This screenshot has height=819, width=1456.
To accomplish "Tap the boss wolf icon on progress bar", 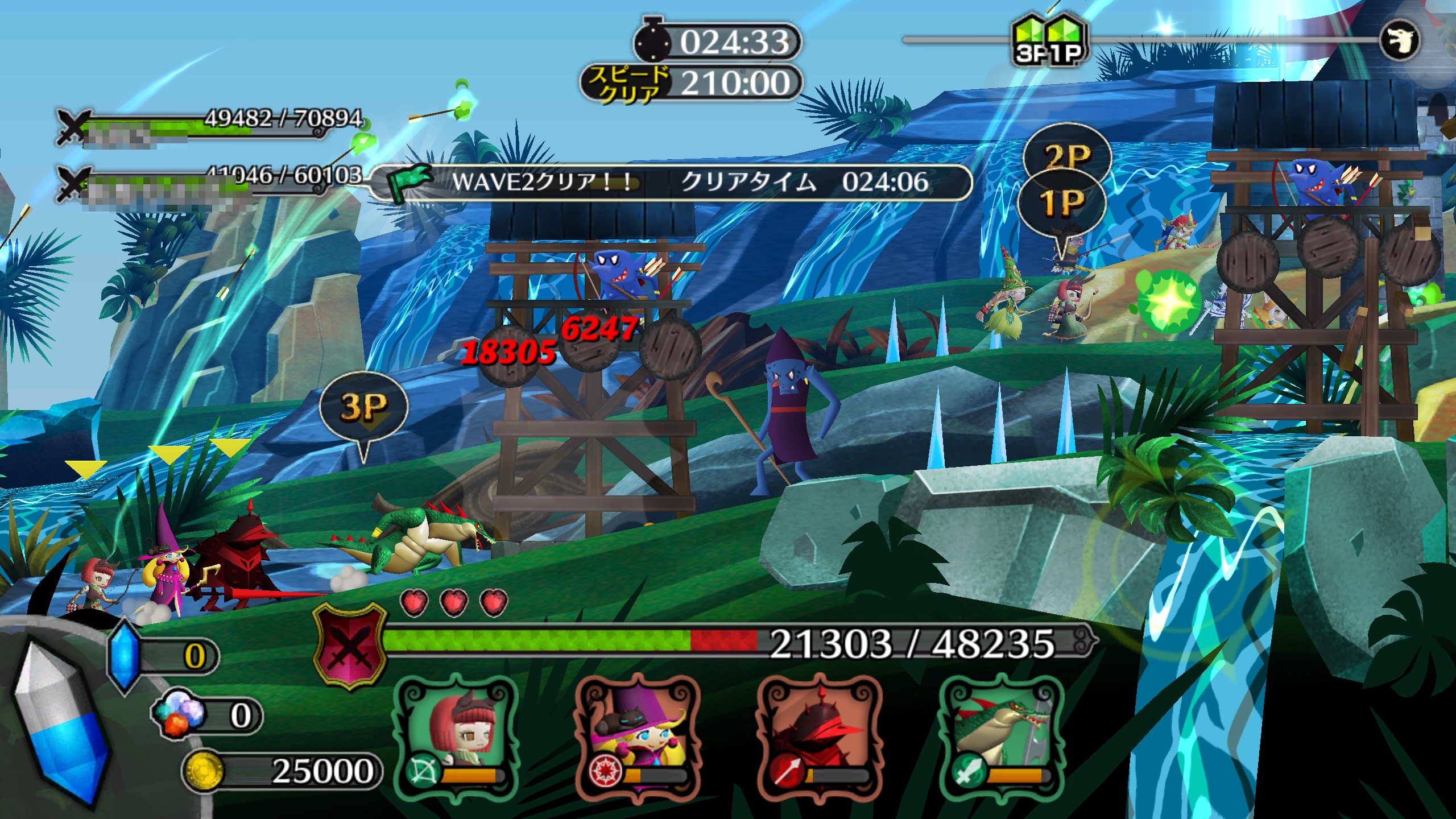I will pos(1400,40).
